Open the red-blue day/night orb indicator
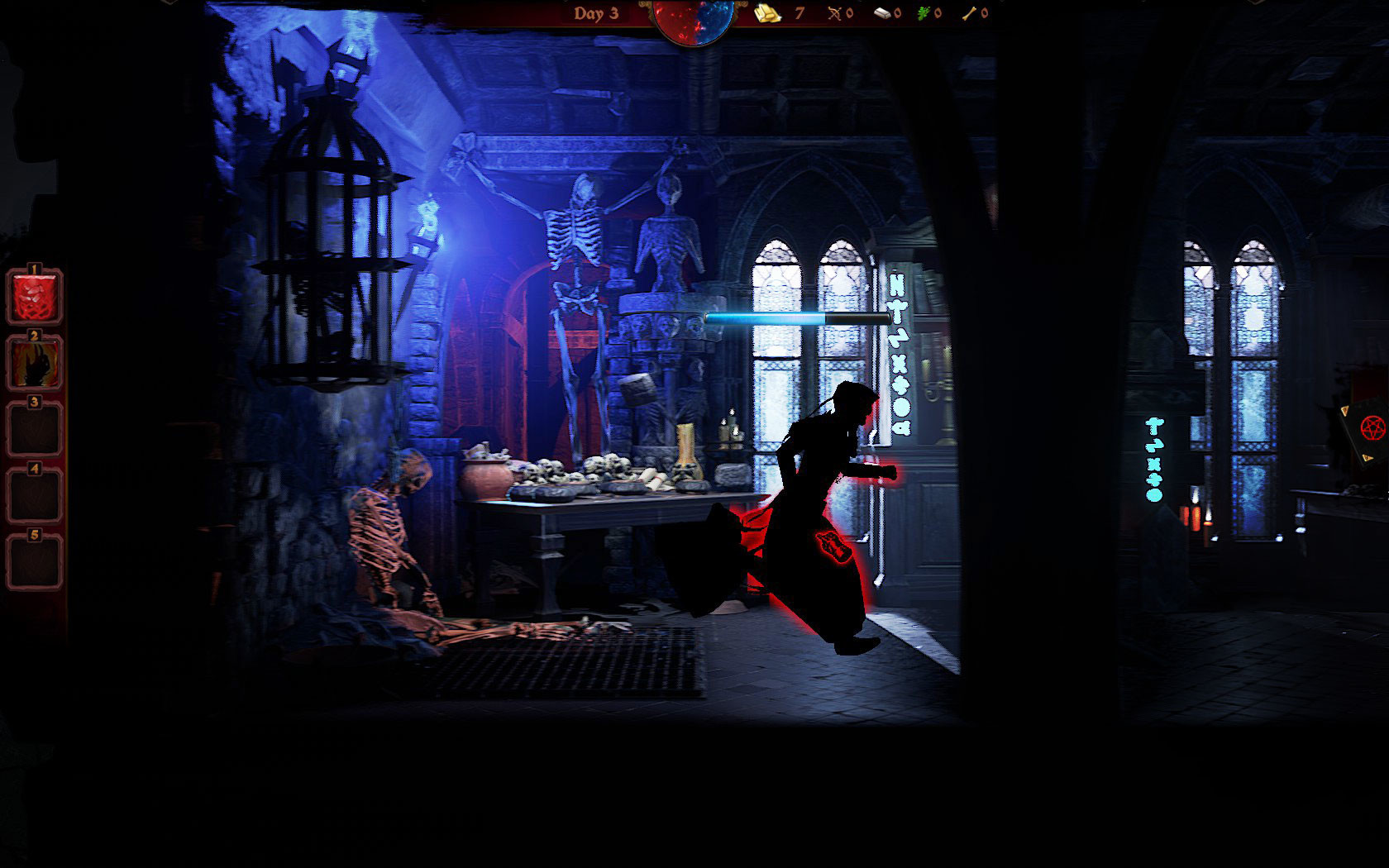This screenshot has width=1389, height=868. coord(693,18)
